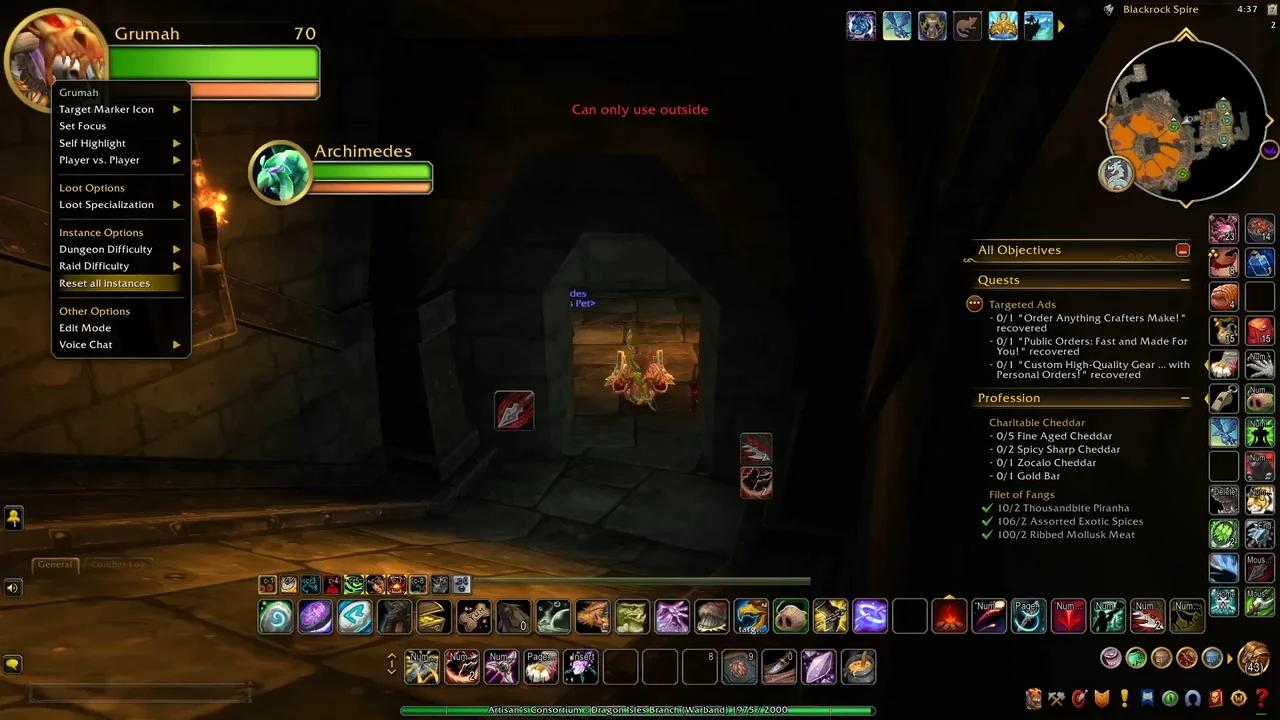Open quest log via exclamation mark icon
The width and height of the screenshot is (1280, 720).
1123,698
